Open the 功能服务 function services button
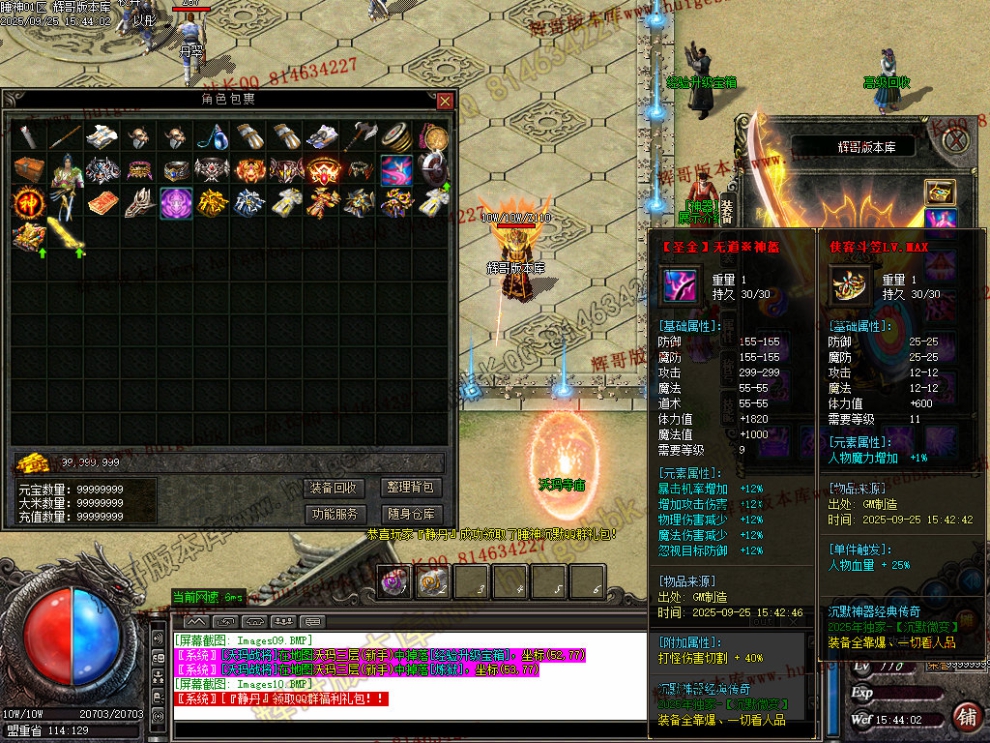 [334, 514]
